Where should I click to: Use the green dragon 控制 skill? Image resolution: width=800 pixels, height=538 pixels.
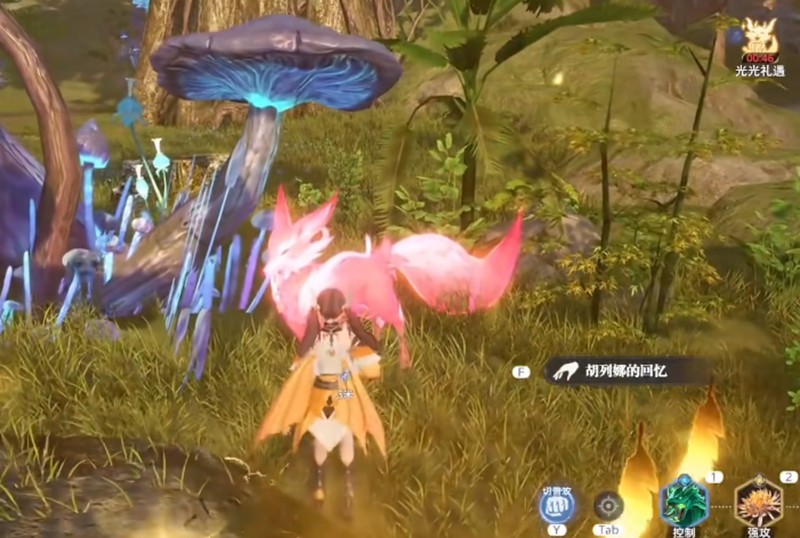click(x=684, y=501)
